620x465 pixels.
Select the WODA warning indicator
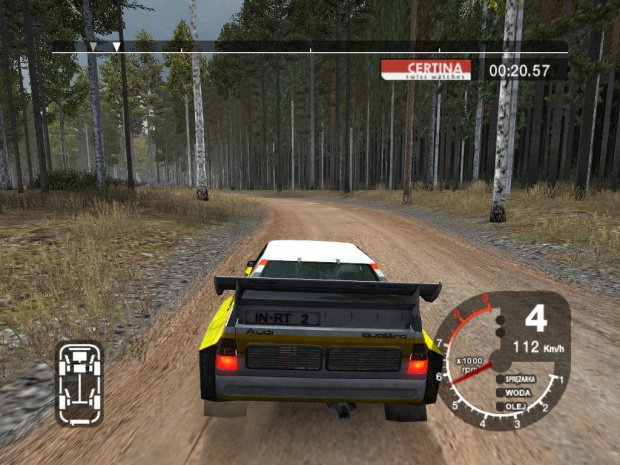(x=521, y=393)
